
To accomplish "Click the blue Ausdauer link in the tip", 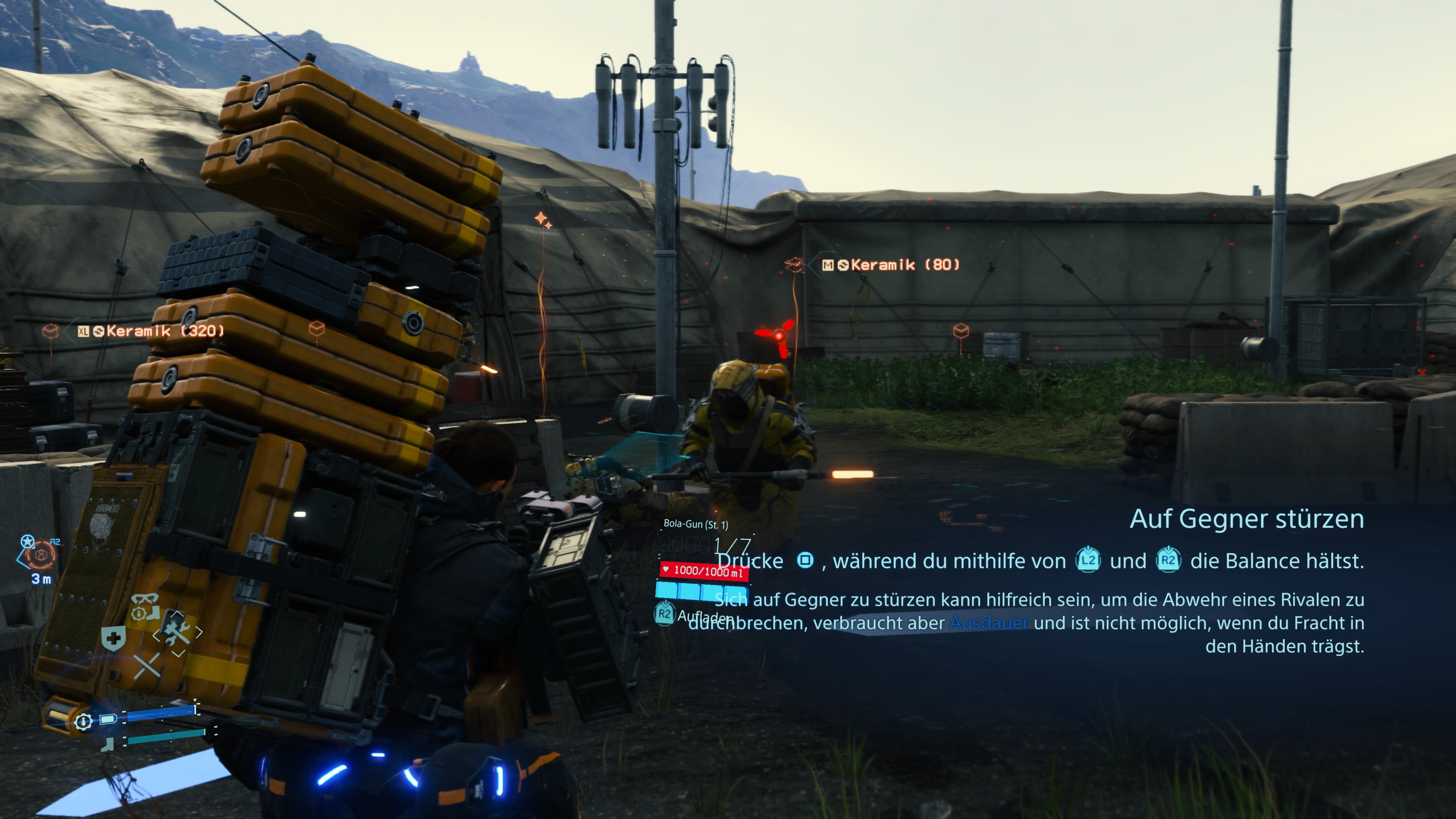I will [x=988, y=623].
